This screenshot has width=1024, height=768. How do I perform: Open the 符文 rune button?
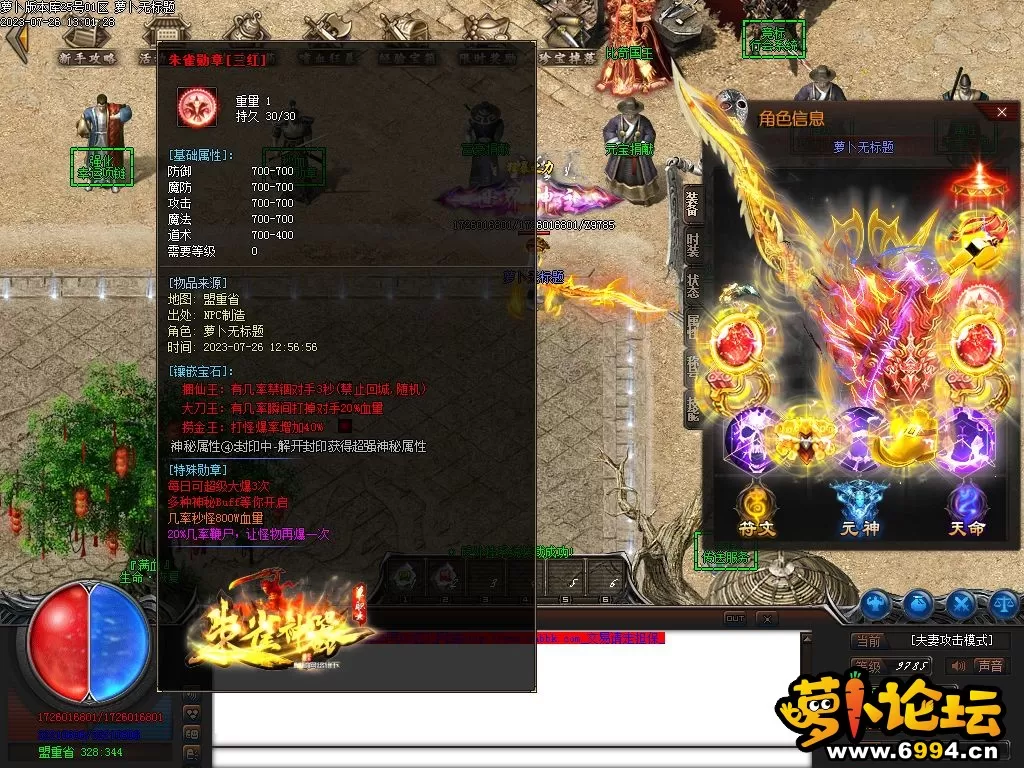click(756, 509)
